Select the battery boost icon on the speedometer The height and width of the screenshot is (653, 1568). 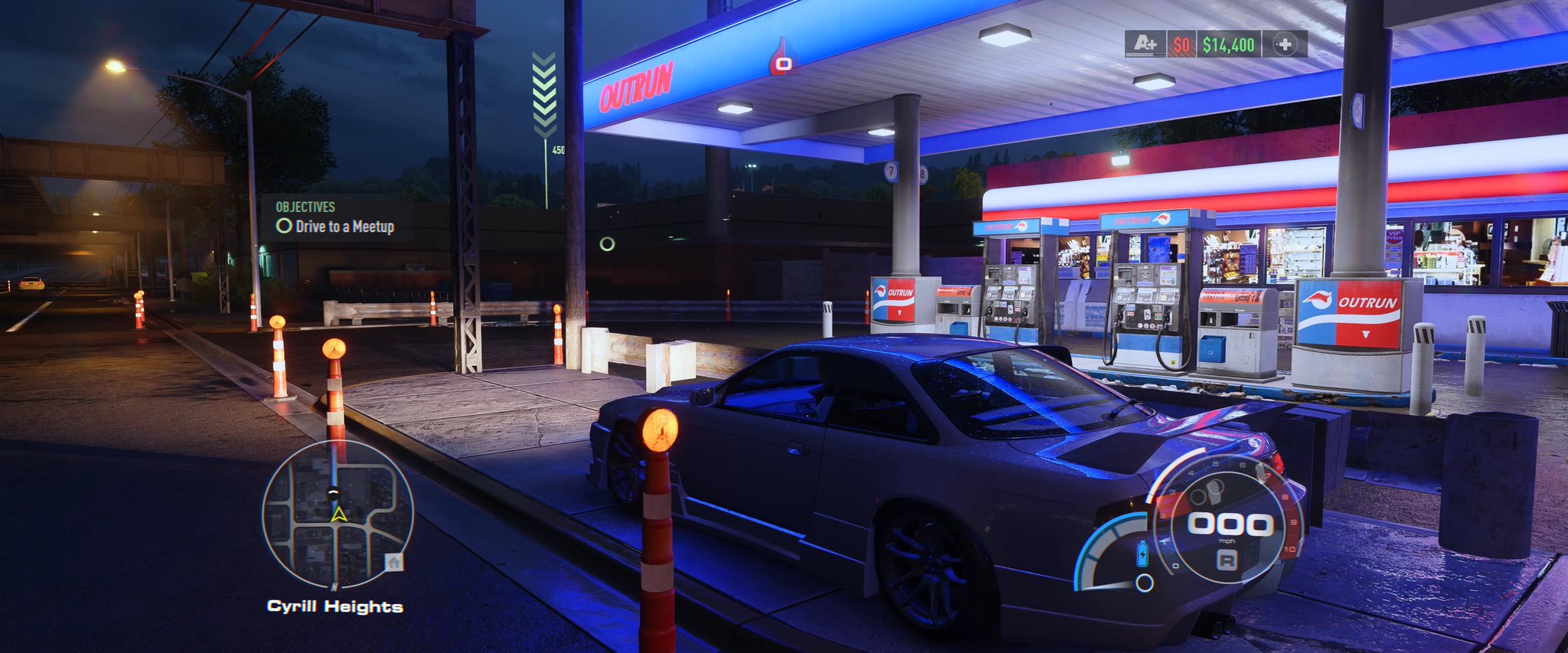[1143, 553]
